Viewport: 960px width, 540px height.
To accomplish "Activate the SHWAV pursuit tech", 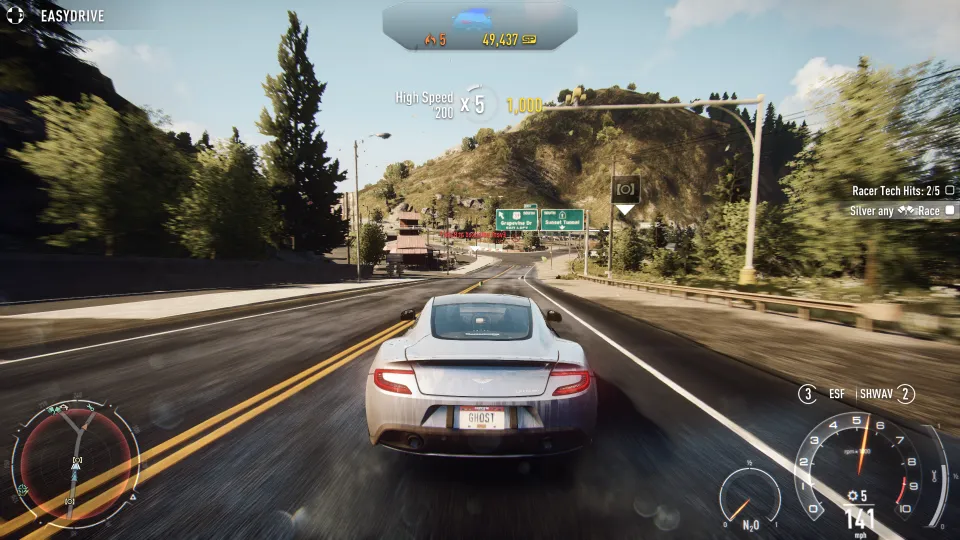I will pos(887,394).
